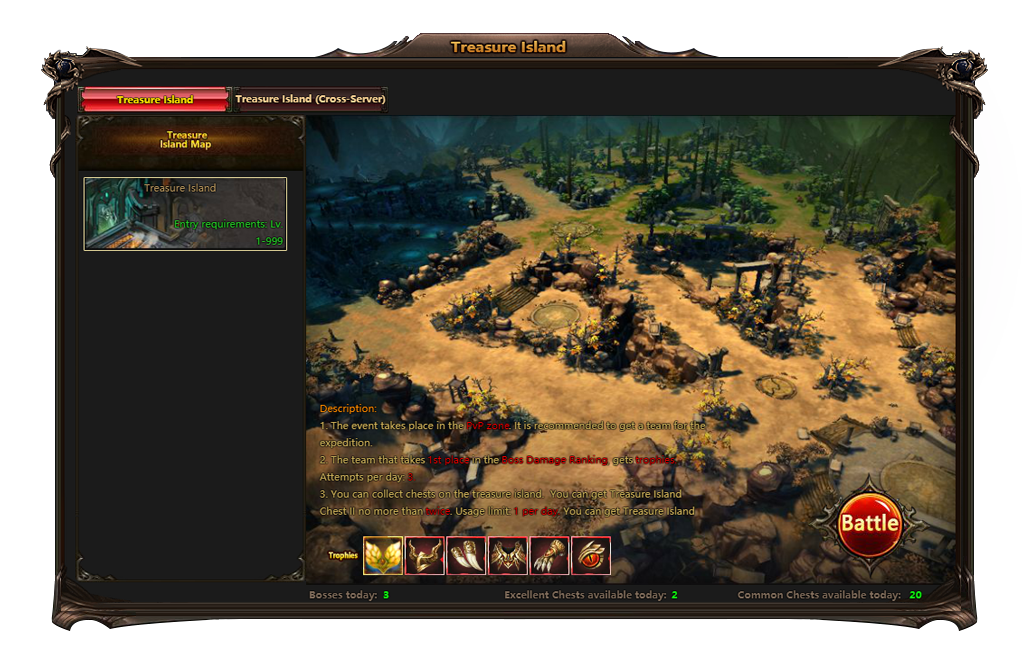This screenshot has height=668, width=1024.
Task: Open the Treasure Island (Cross-Server) tab
Action: 310,100
